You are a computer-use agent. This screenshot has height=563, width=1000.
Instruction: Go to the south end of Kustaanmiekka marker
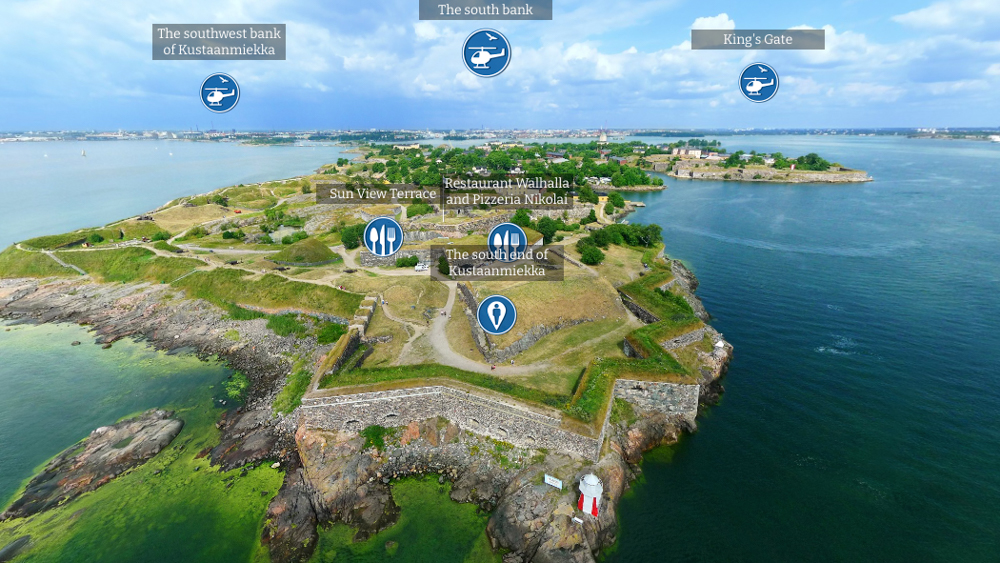[x=496, y=315]
